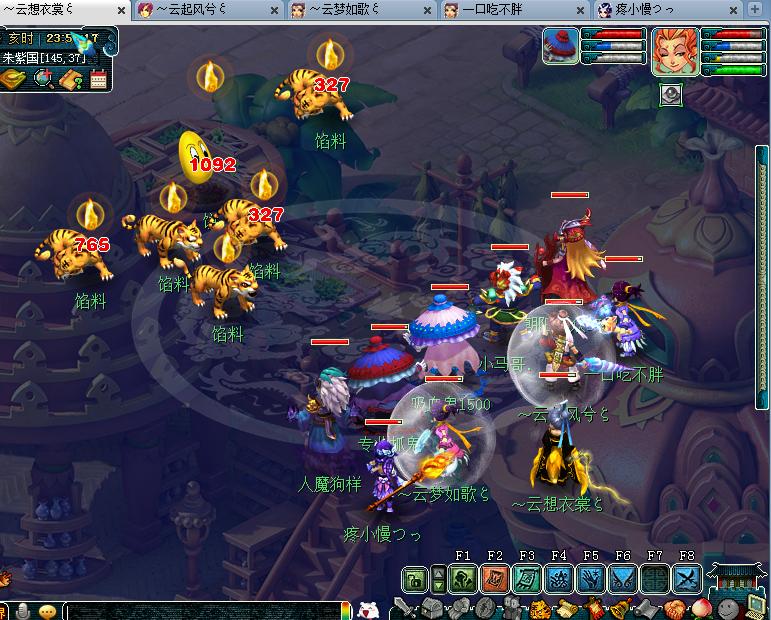Trigger the F8 crossed blades skill
This screenshot has width=771, height=620.
[686, 578]
